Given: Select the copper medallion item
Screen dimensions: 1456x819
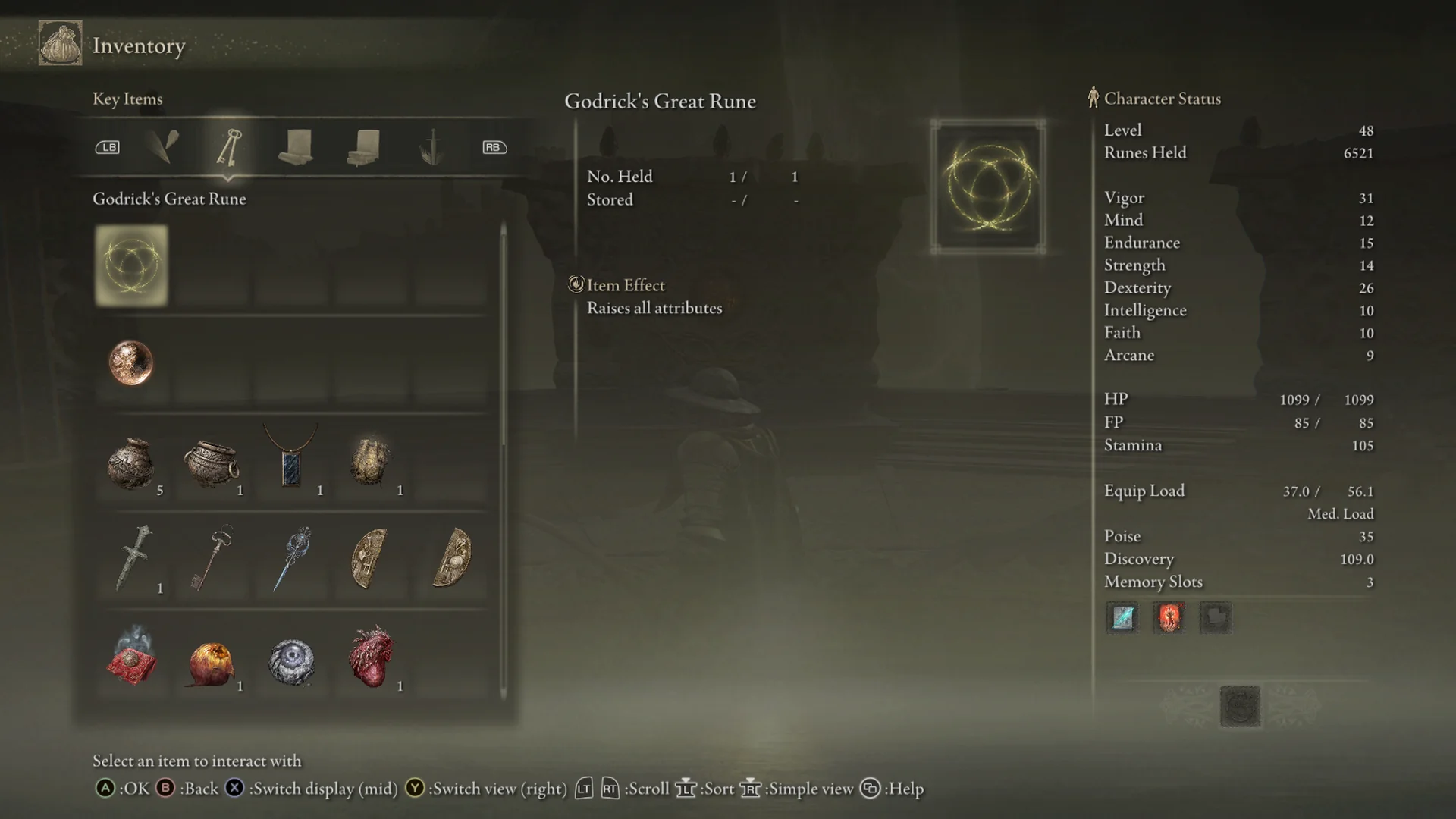Looking at the screenshot, I should tap(131, 363).
